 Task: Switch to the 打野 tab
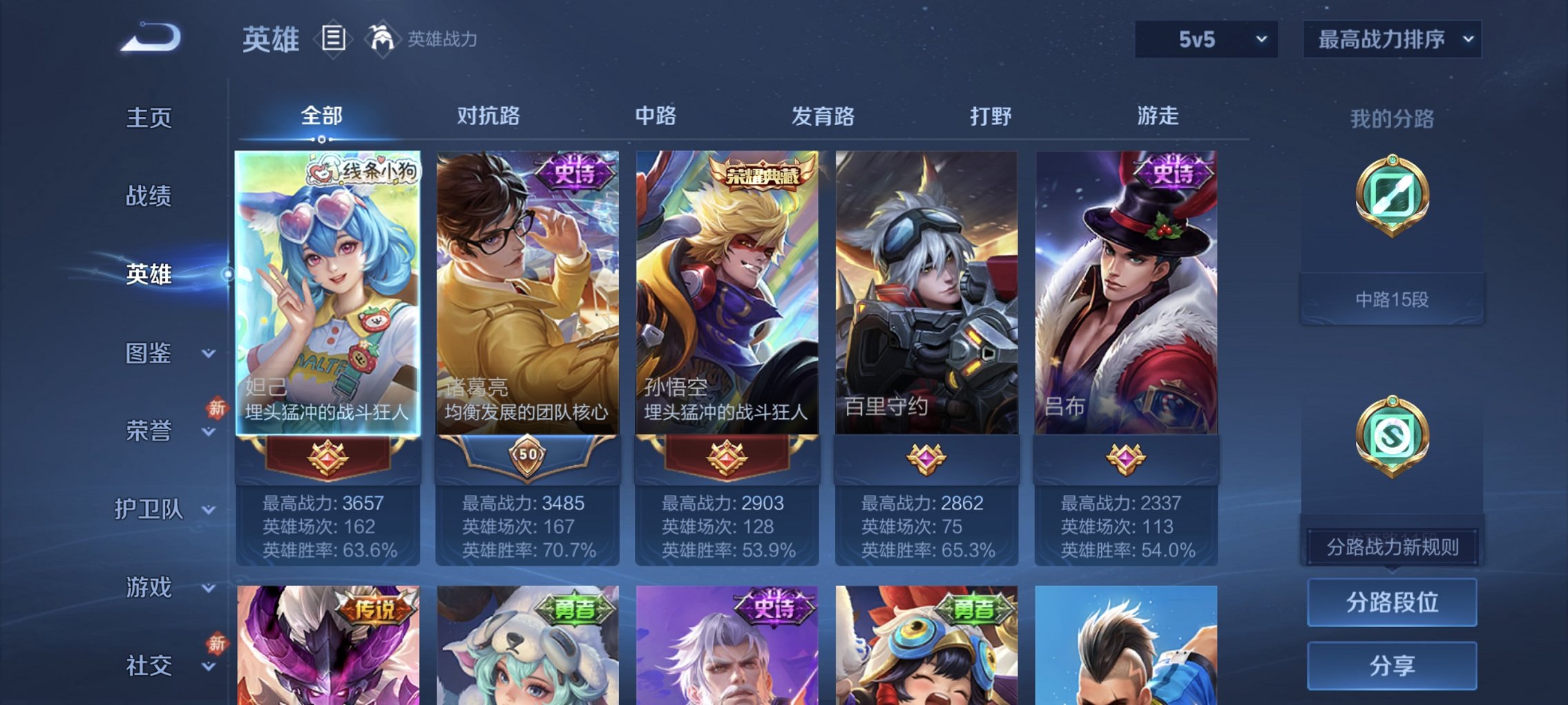tap(994, 117)
